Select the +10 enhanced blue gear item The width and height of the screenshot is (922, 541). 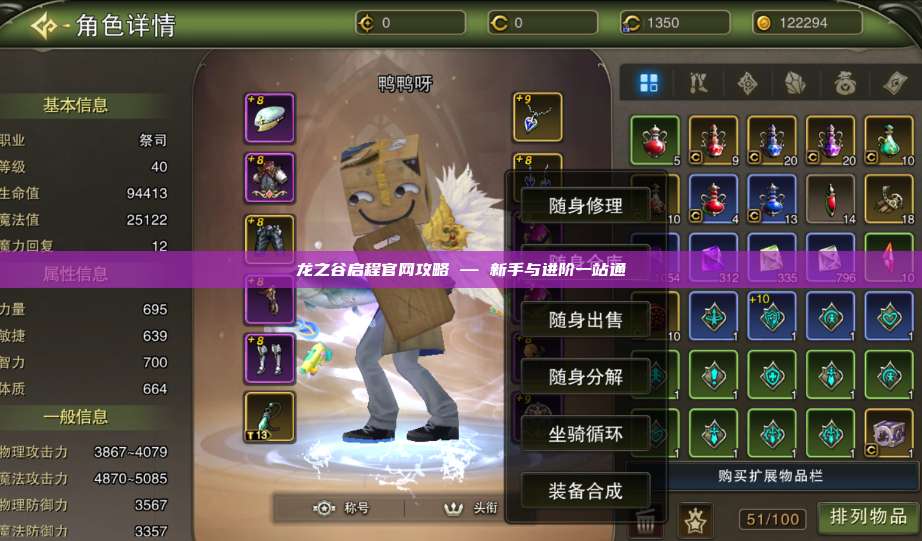click(x=772, y=317)
